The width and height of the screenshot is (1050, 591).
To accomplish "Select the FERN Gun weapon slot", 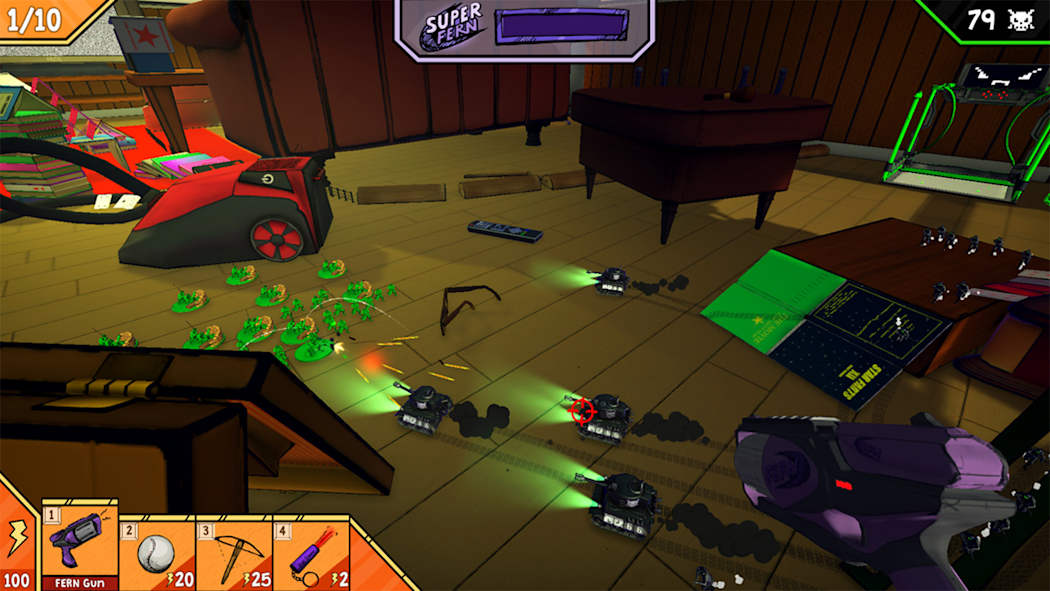I will click(79, 544).
